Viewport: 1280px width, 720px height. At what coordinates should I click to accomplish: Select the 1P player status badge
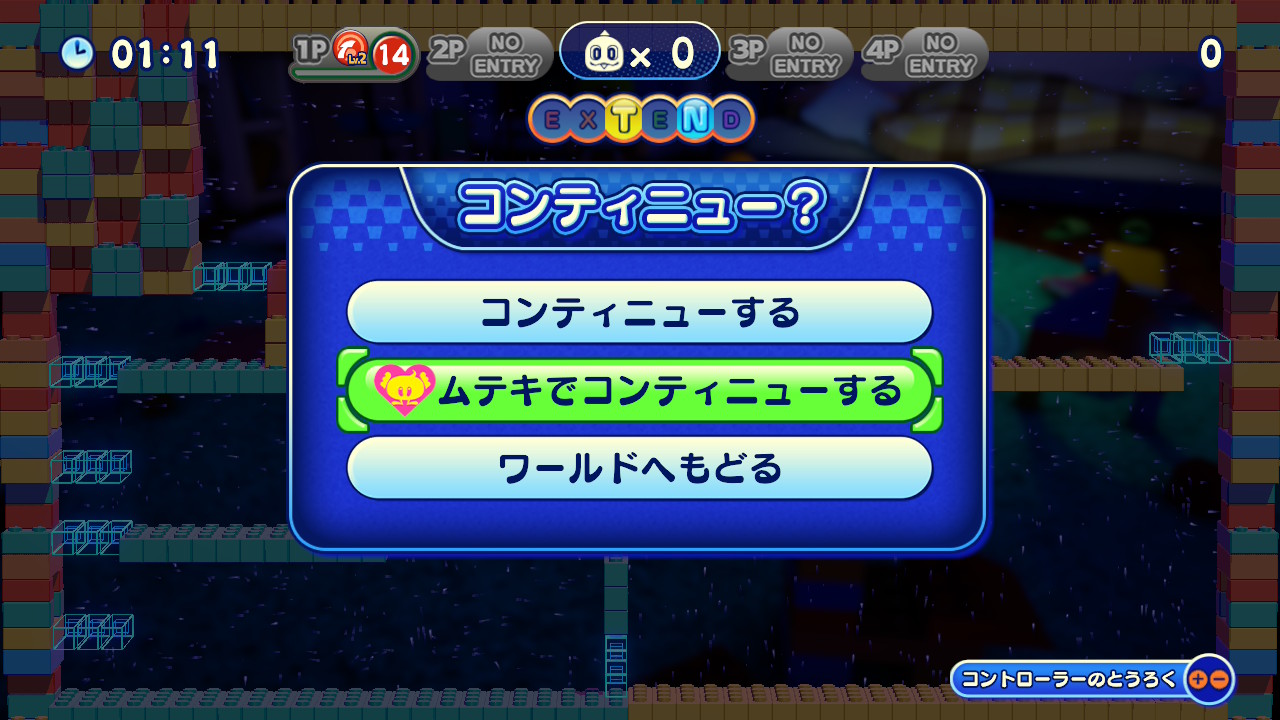click(x=353, y=54)
